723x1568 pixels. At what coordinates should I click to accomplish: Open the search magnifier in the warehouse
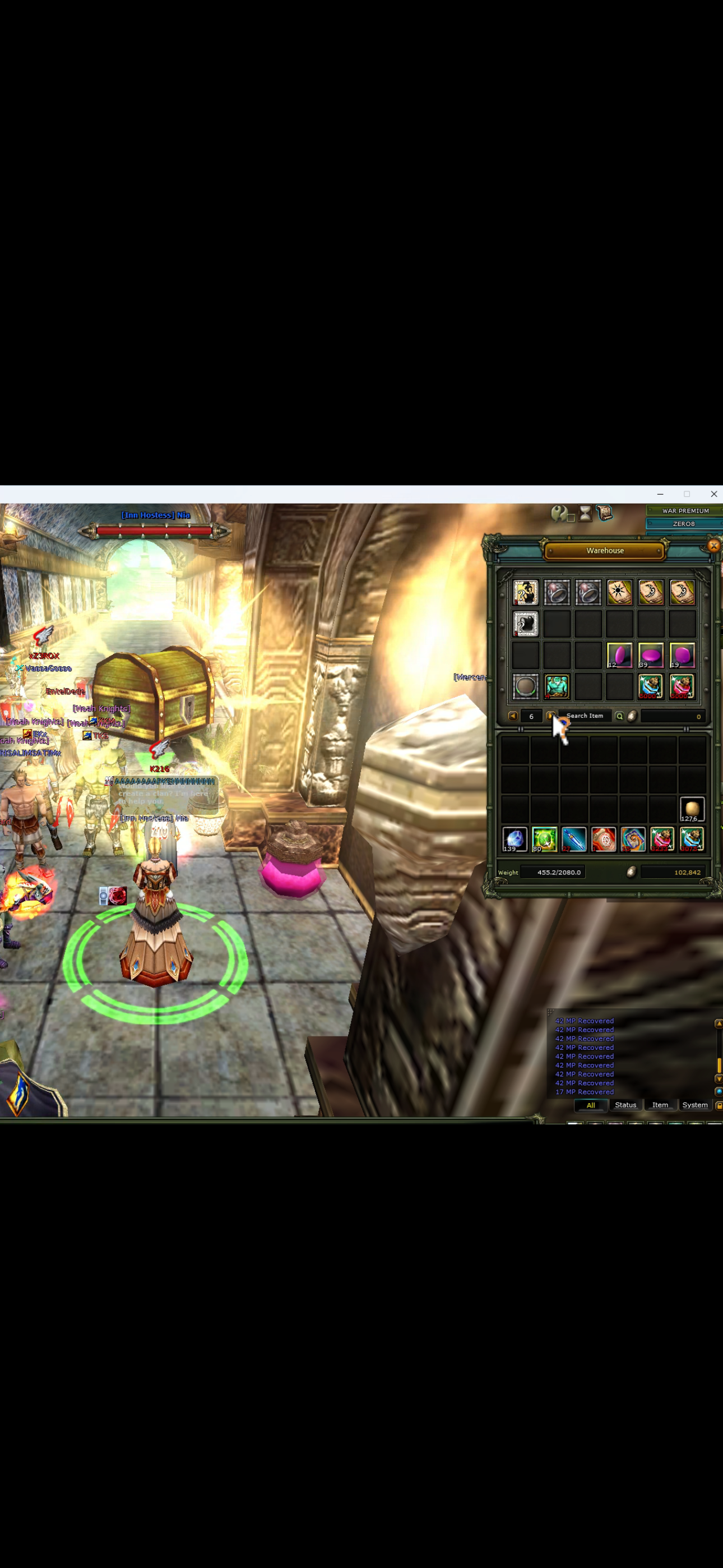619,715
